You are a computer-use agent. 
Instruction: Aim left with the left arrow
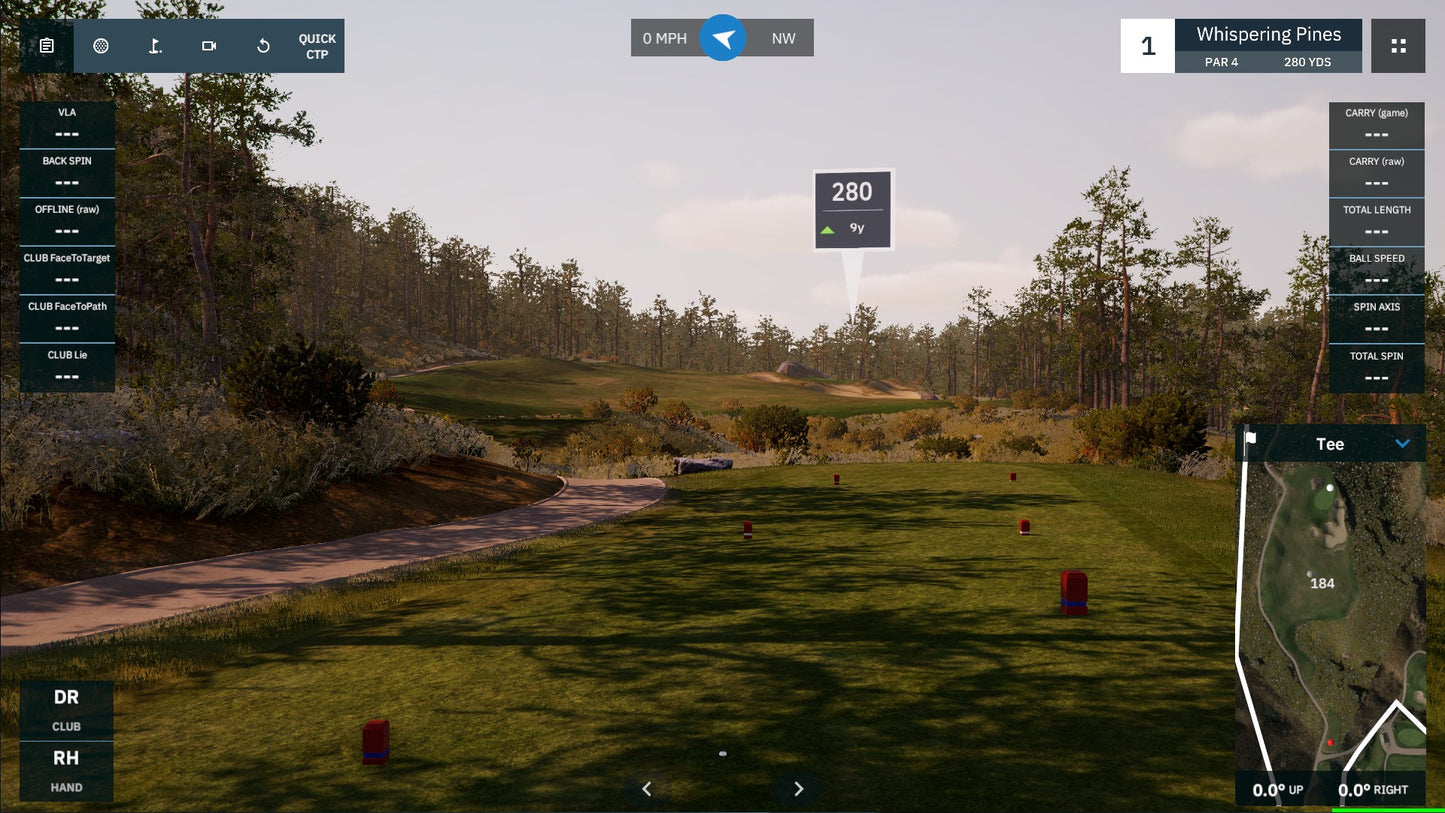click(x=647, y=789)
